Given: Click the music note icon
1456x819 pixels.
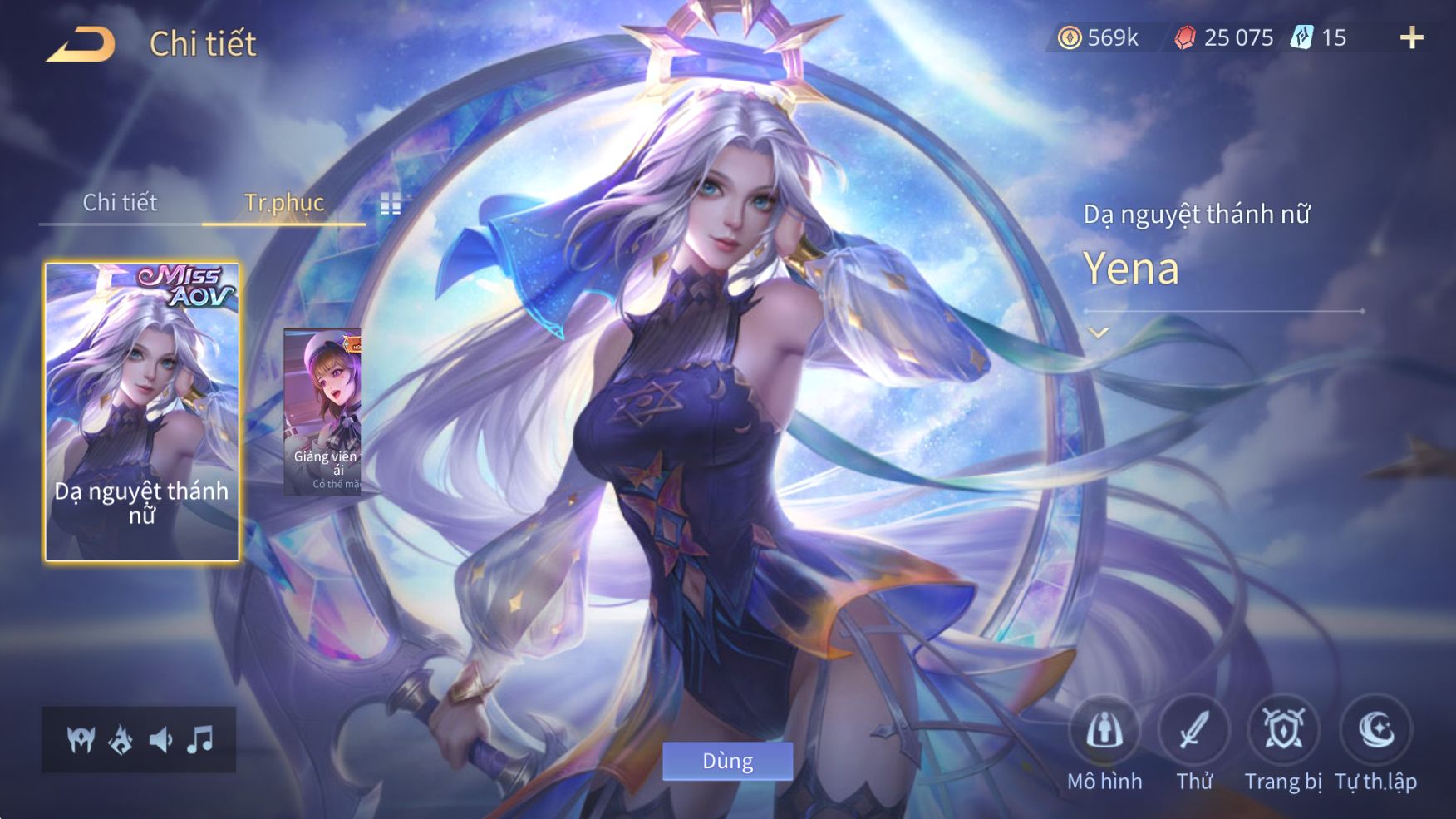Looking at the screenshot, I should click(200, 739).
